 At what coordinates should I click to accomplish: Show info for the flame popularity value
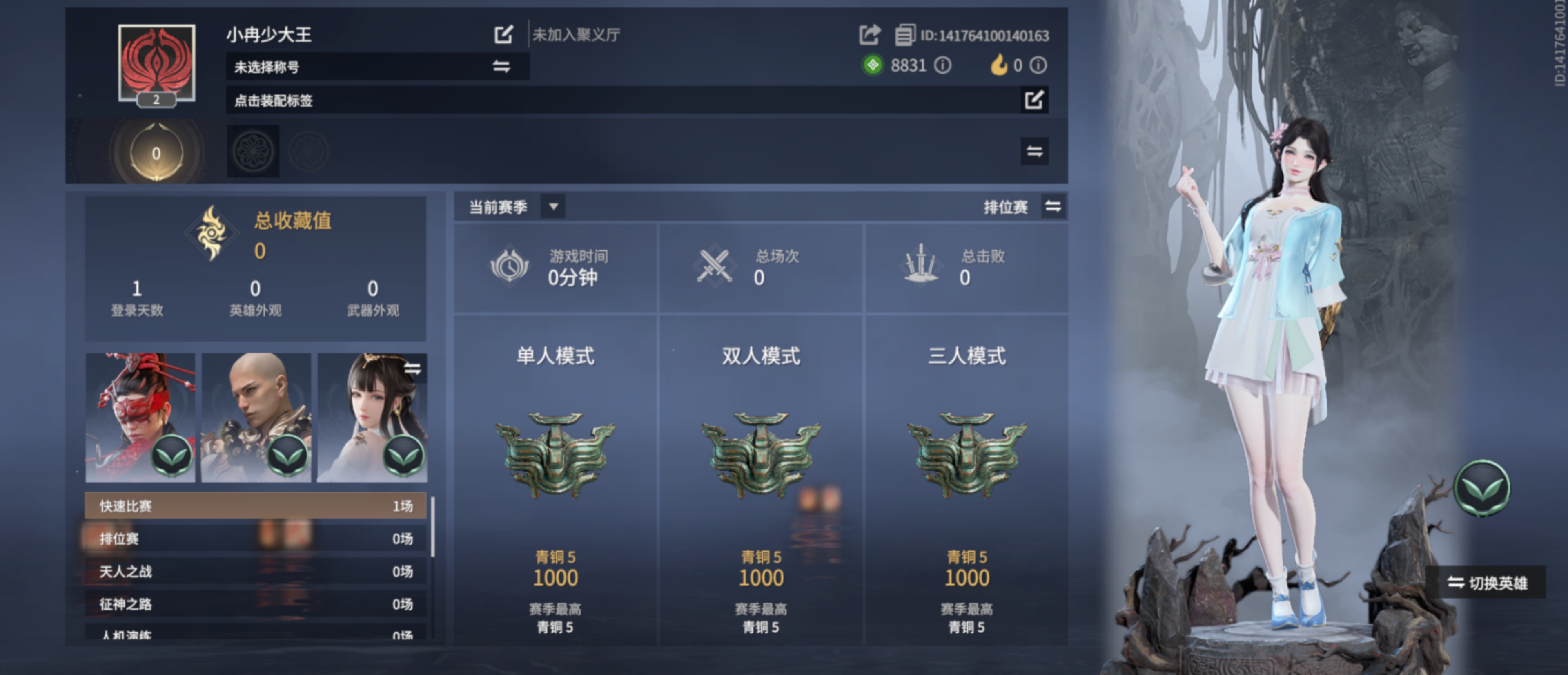pos(1038,65)
